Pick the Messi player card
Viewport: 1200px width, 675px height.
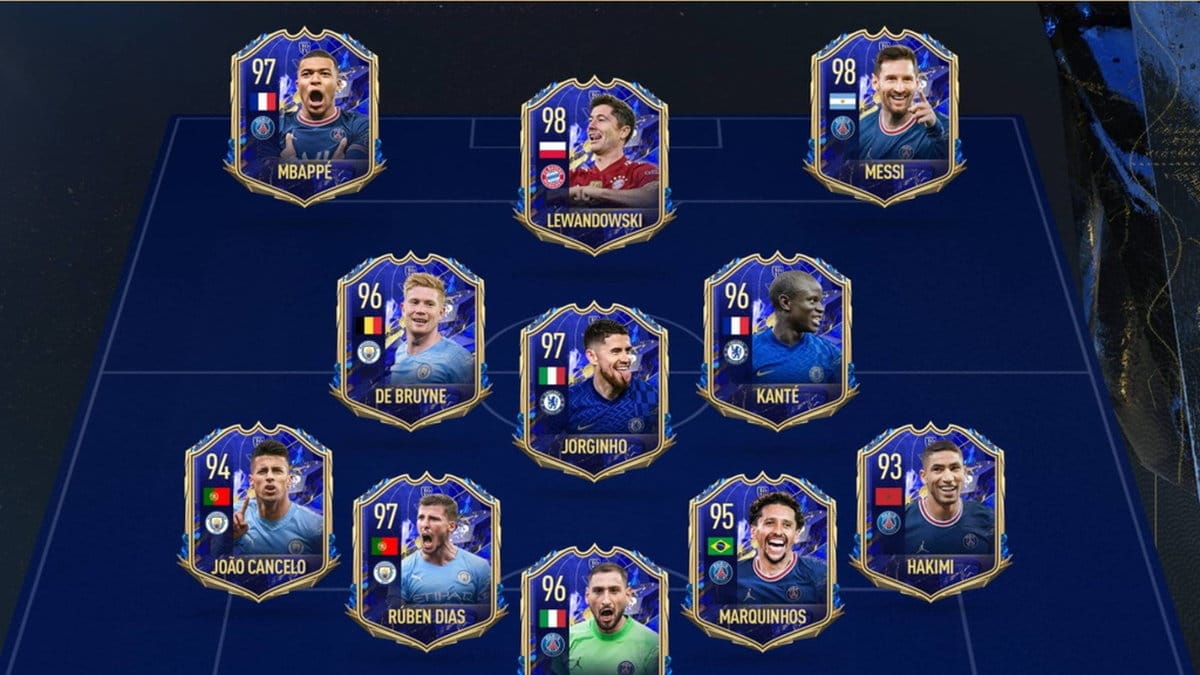[x=884, y=117]
